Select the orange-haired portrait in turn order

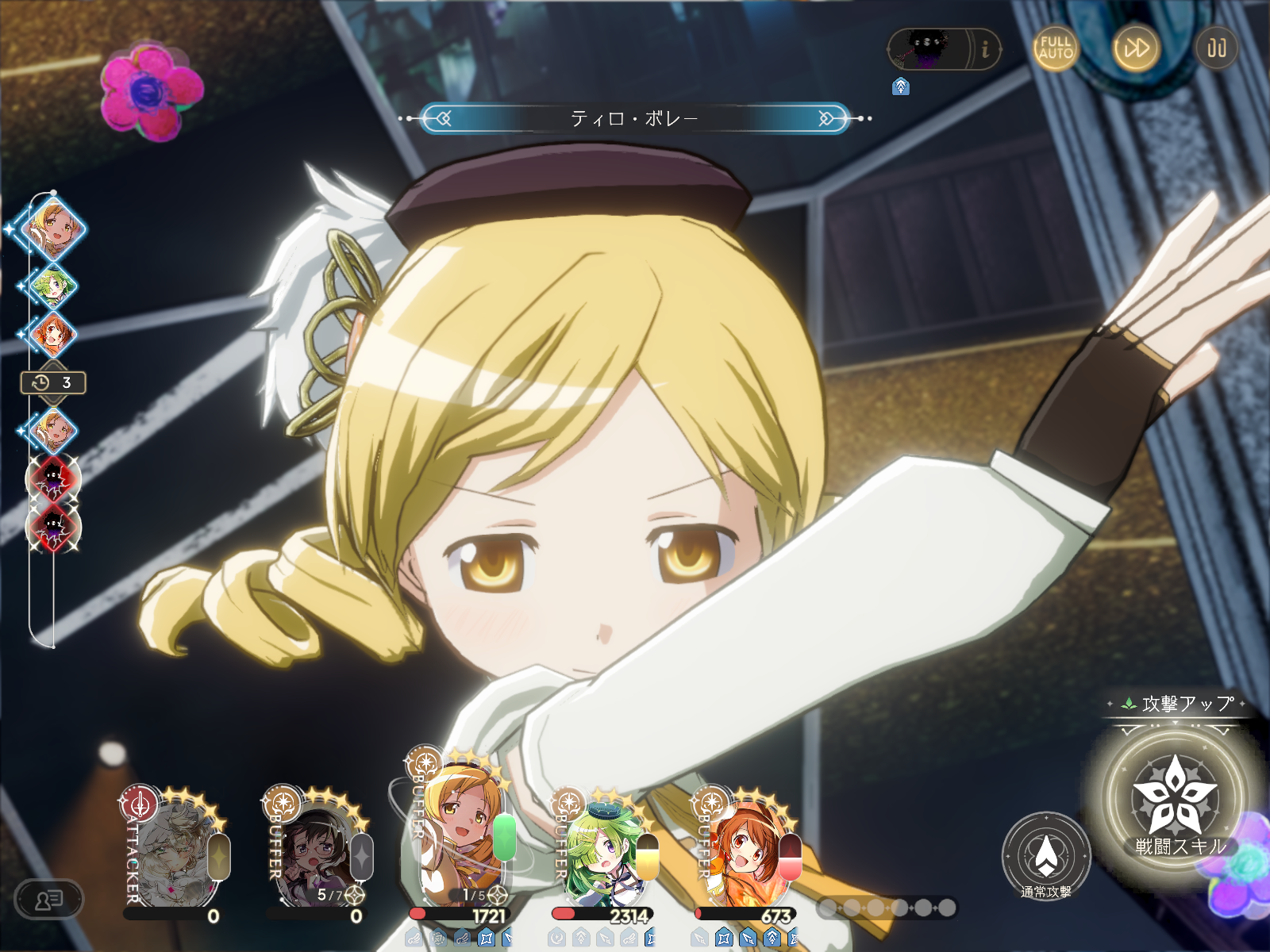(x=52, y=334)
